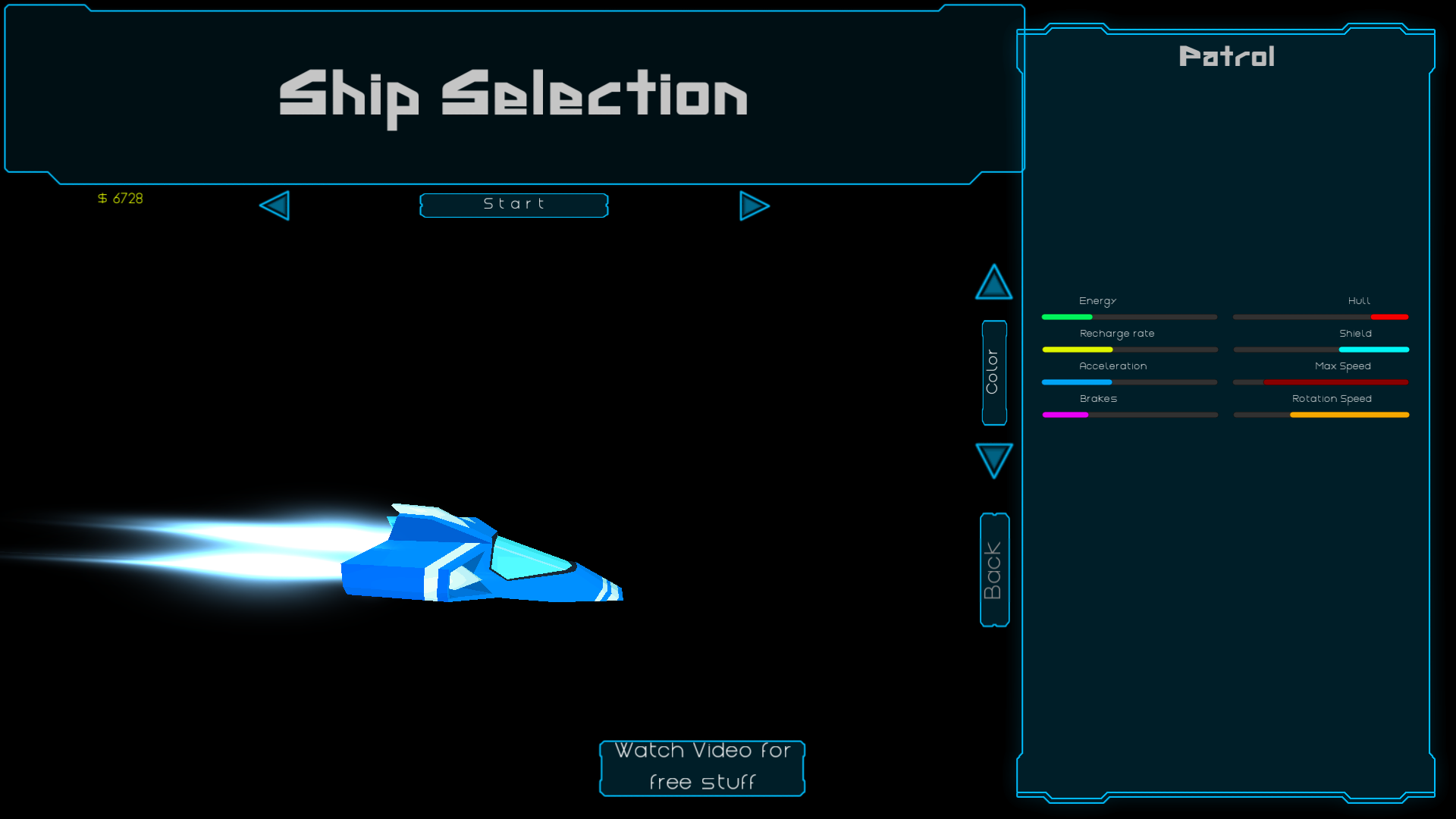Click the Patrol ship name label
The height and width of the screenshot is (819, 1456).
point(1227,56)
